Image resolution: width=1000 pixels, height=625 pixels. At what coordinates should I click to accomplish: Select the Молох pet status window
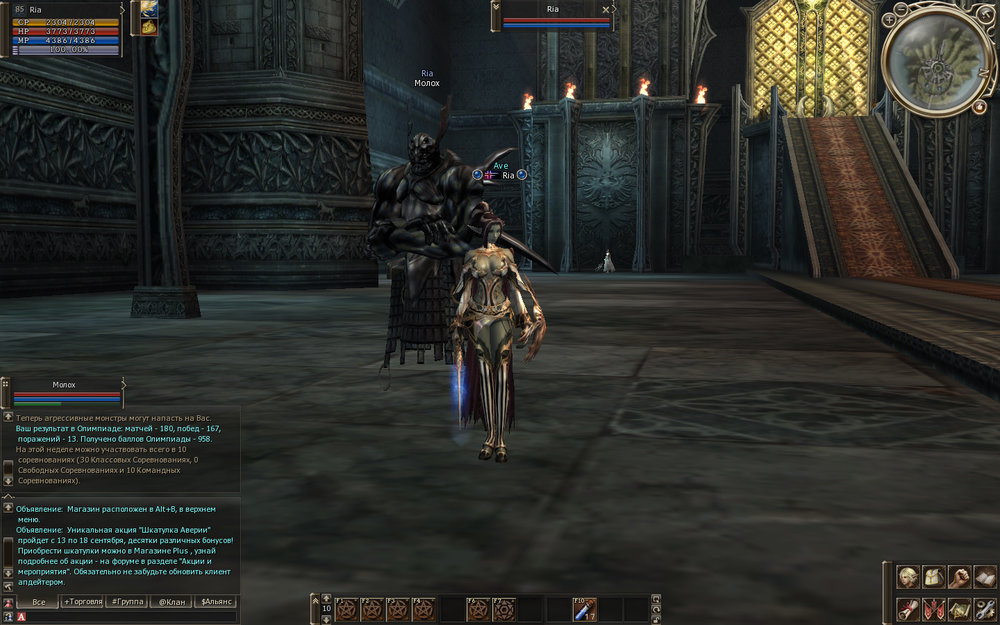click(64, 392)
